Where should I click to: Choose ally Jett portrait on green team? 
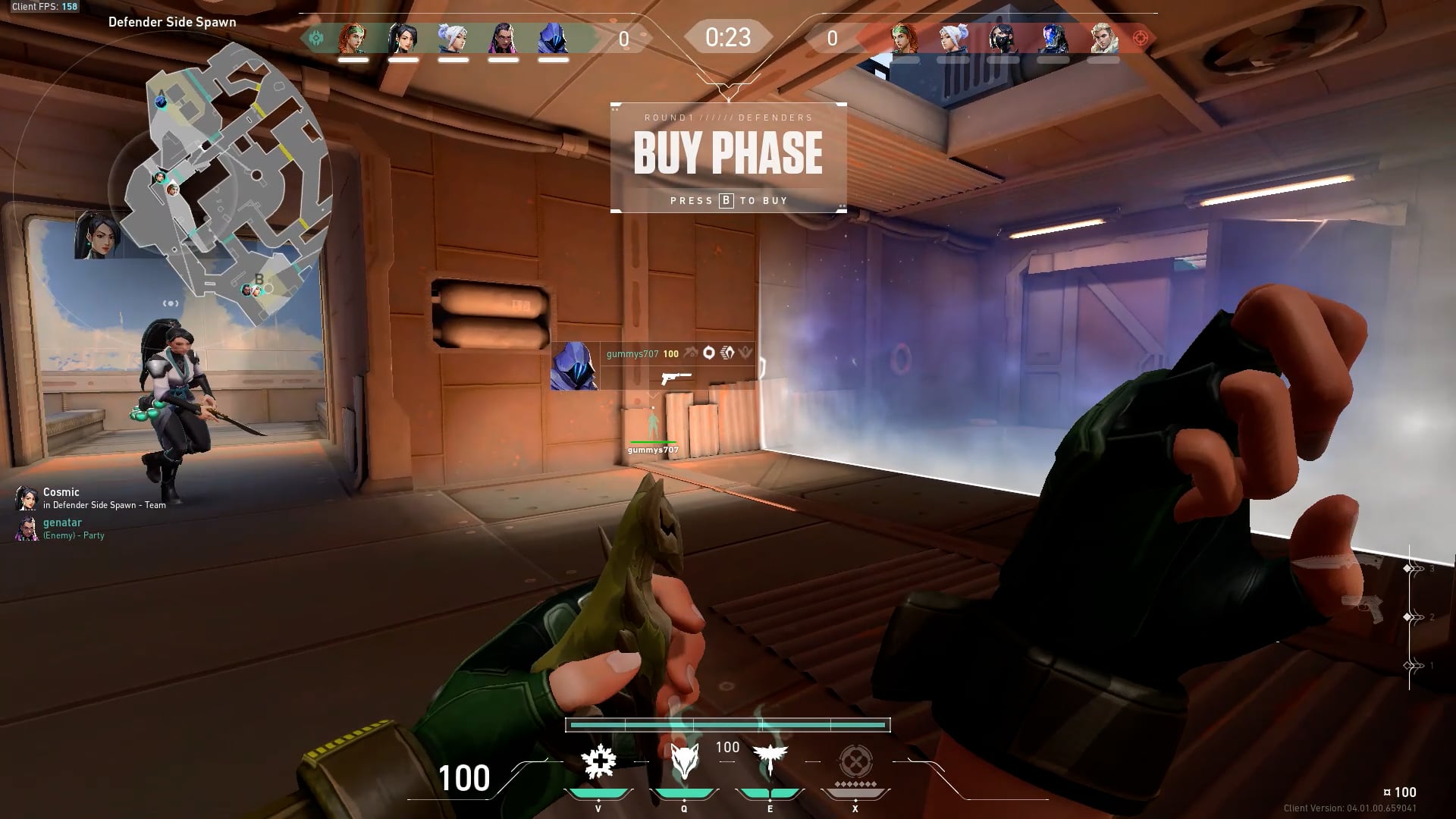coord(453,38)
